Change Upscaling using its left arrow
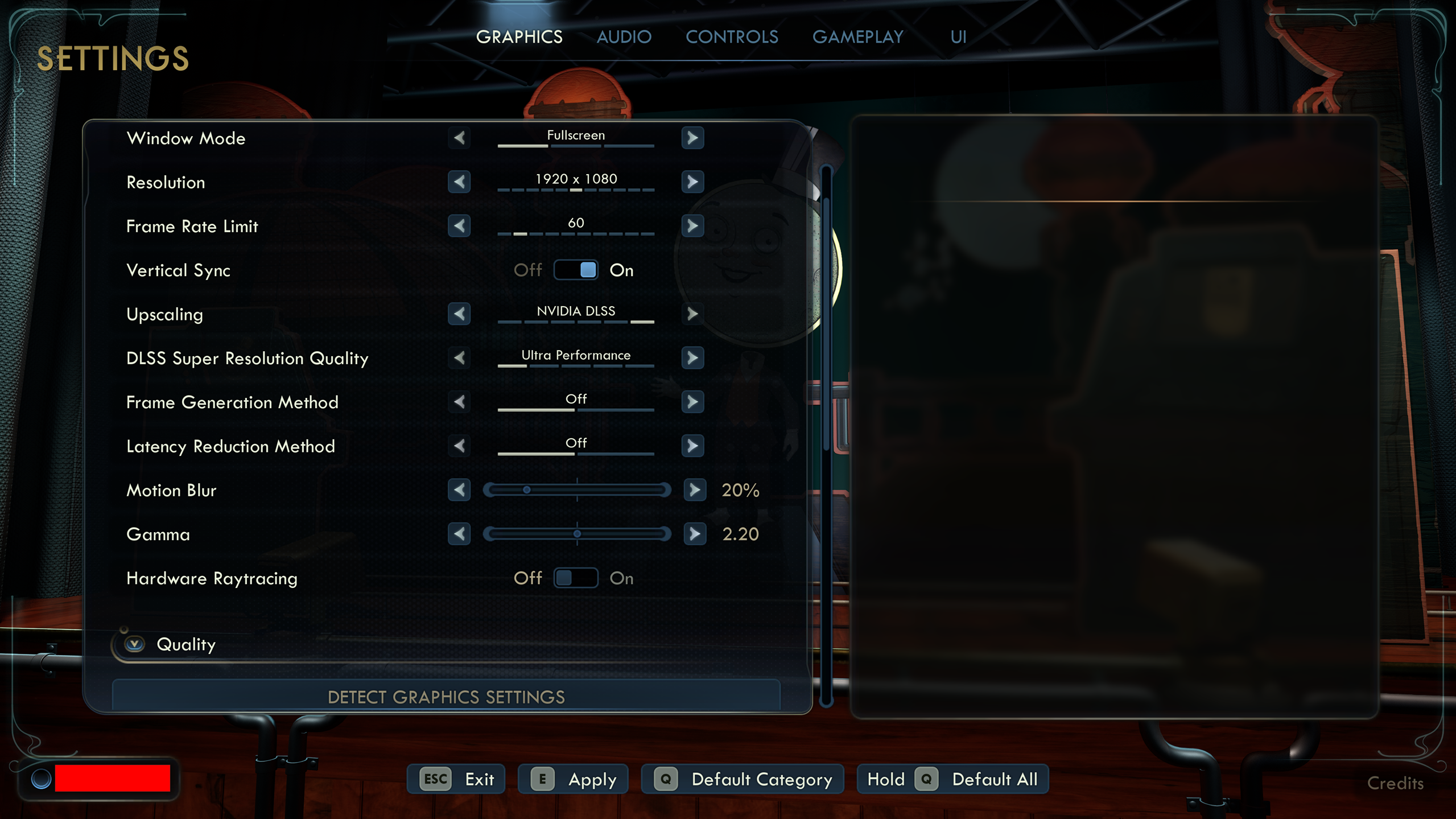 click(x=459, y=314)
